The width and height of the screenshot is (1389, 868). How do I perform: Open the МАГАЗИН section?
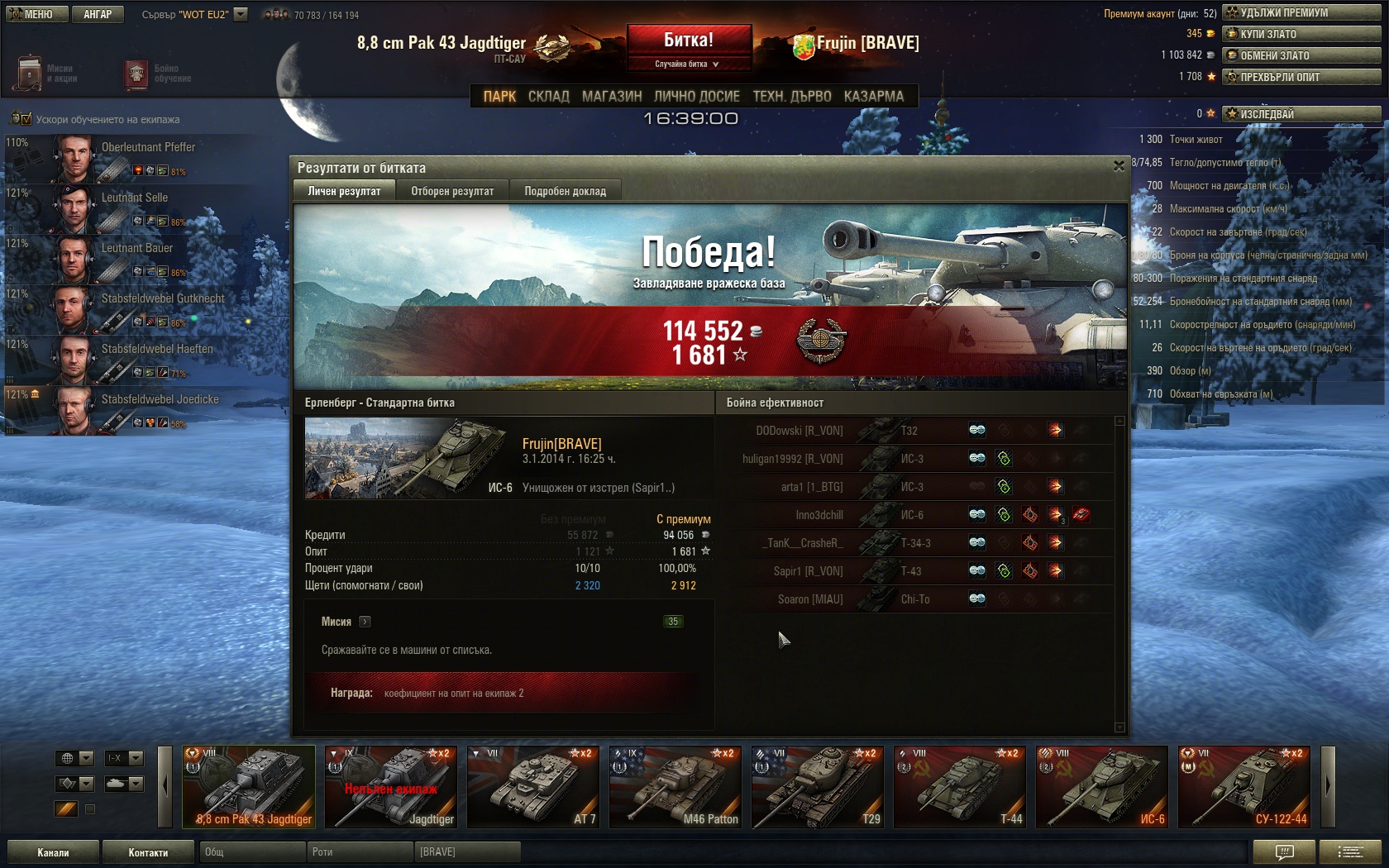coord(611,97)
